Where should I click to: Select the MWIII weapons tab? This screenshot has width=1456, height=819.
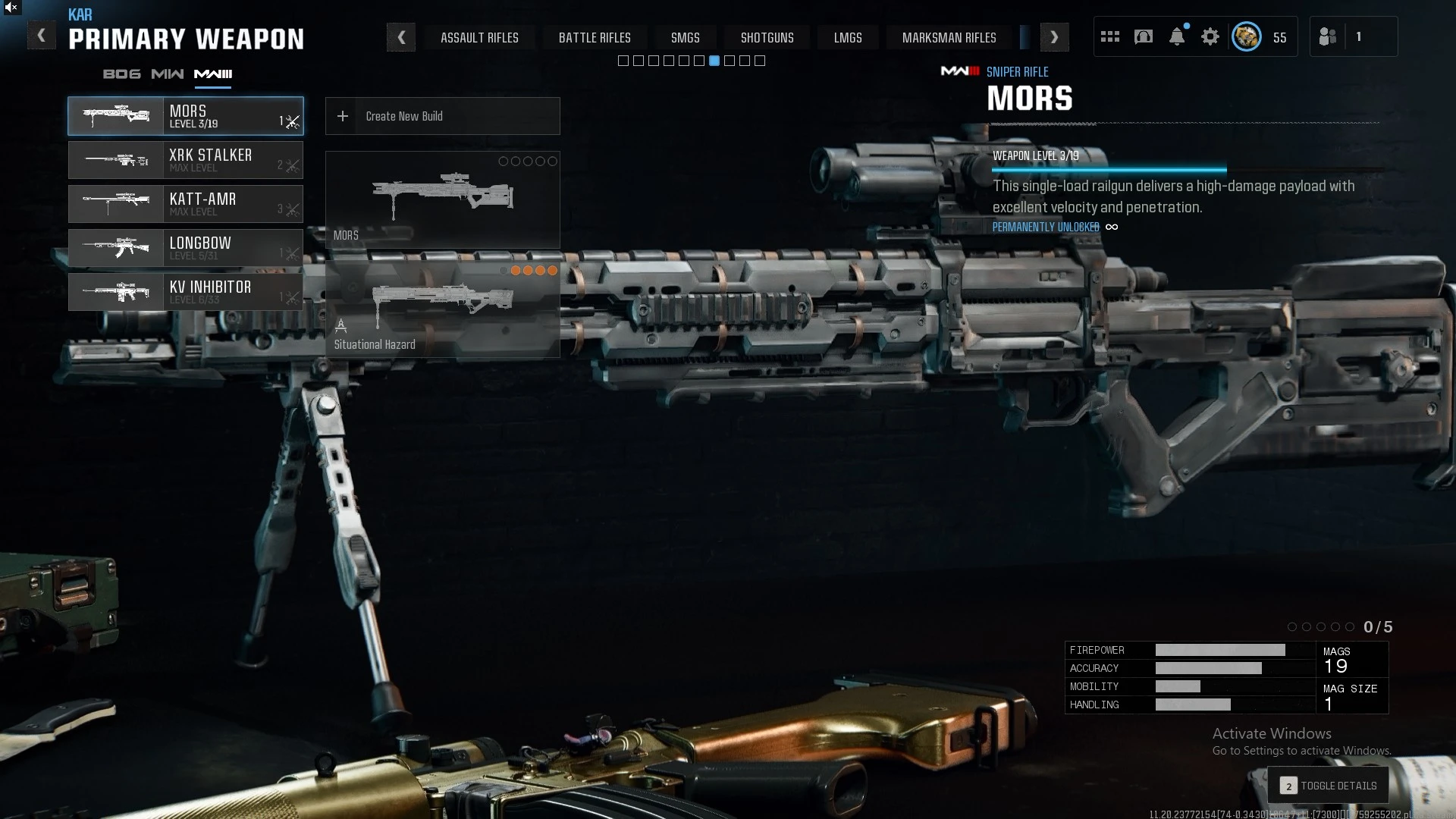coord(213,74)
